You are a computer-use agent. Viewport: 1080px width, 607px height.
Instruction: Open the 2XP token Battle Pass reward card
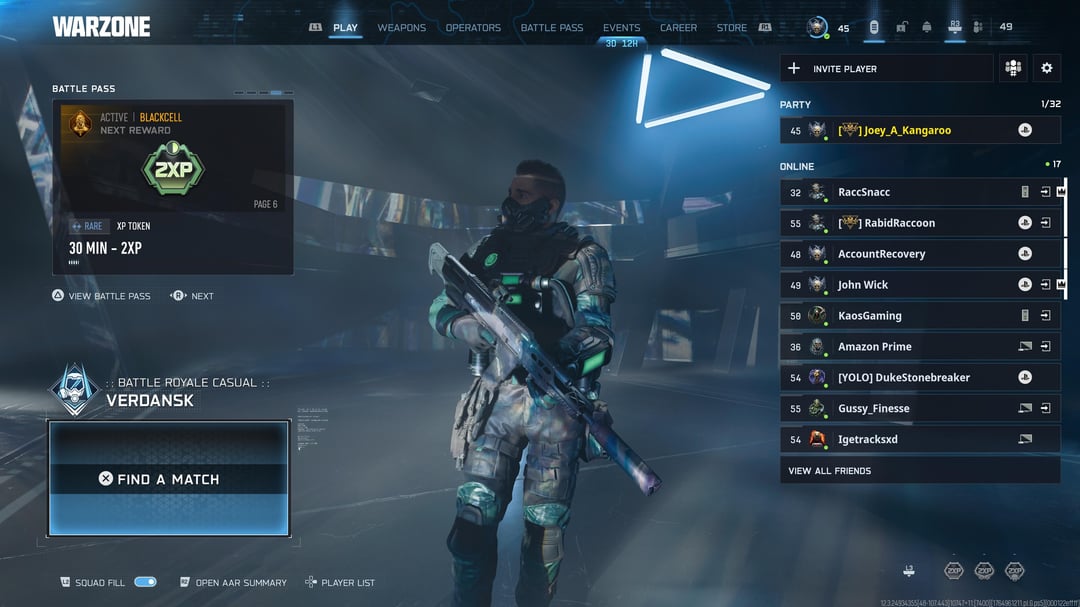[173, 186]
